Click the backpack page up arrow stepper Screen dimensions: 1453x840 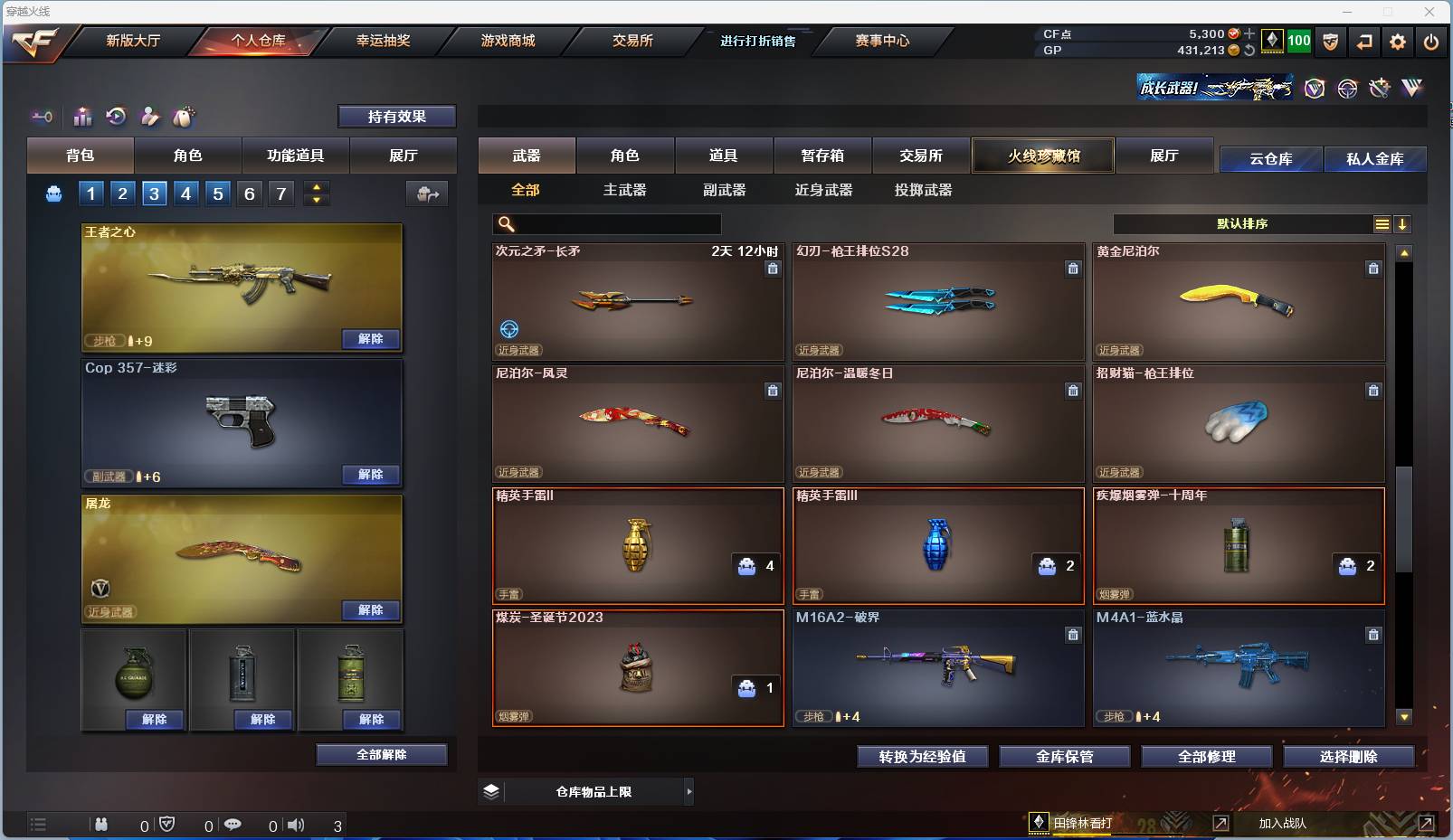point(316,186)
